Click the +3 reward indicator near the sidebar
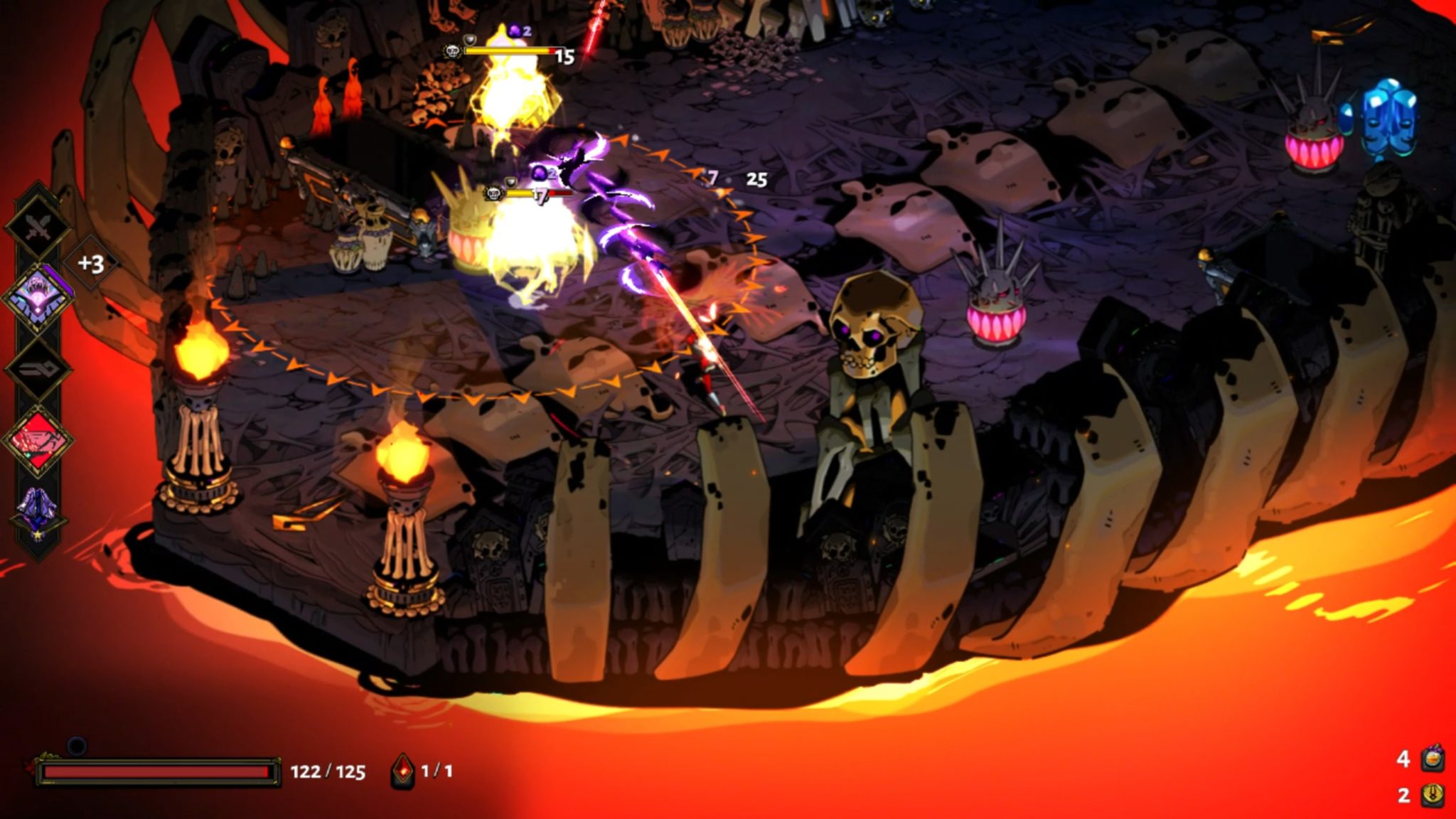Screen dimensions: 1456x819 91,263
